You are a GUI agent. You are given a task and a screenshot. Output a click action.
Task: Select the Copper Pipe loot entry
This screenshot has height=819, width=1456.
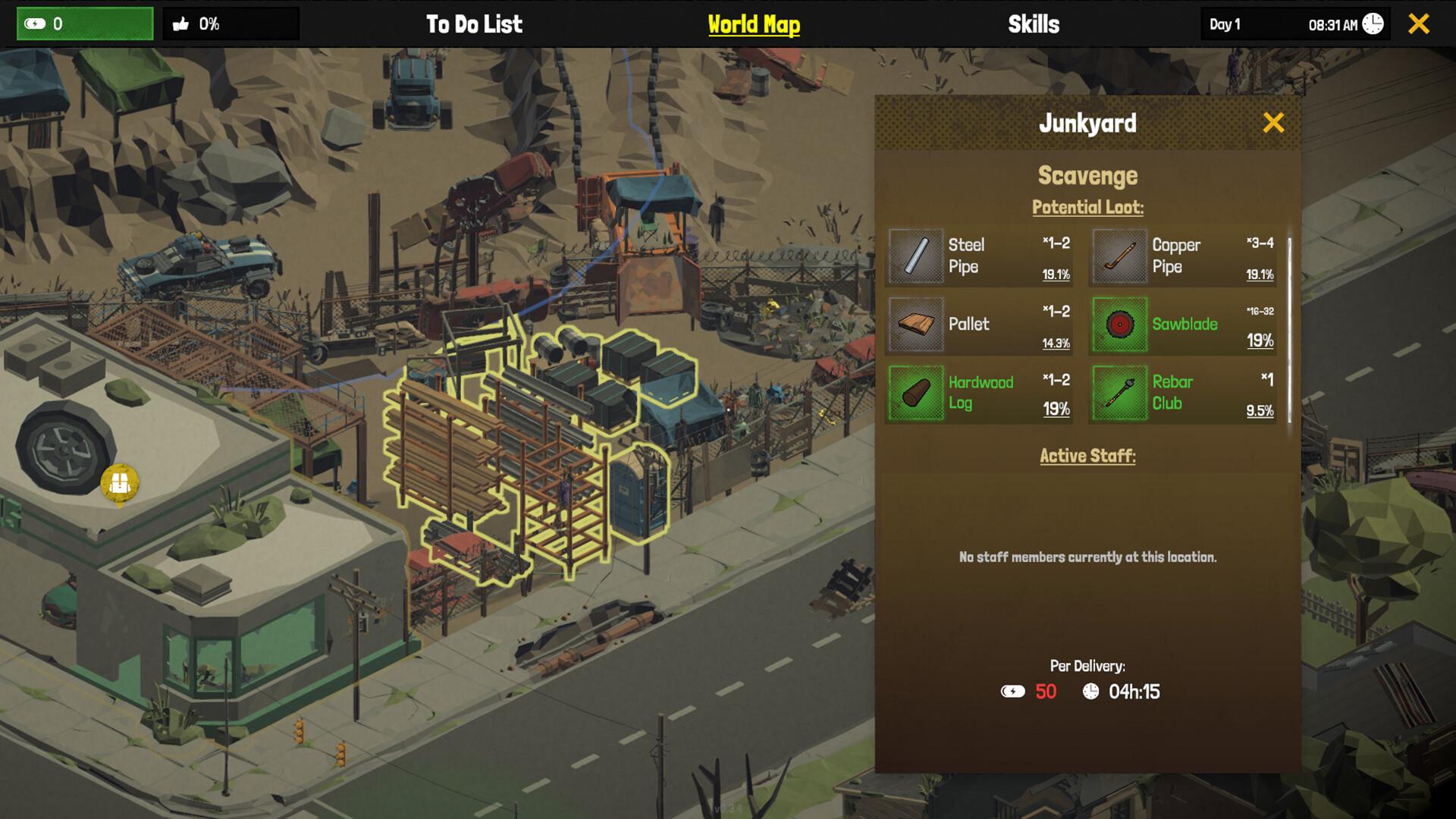tap(1183, 256)
